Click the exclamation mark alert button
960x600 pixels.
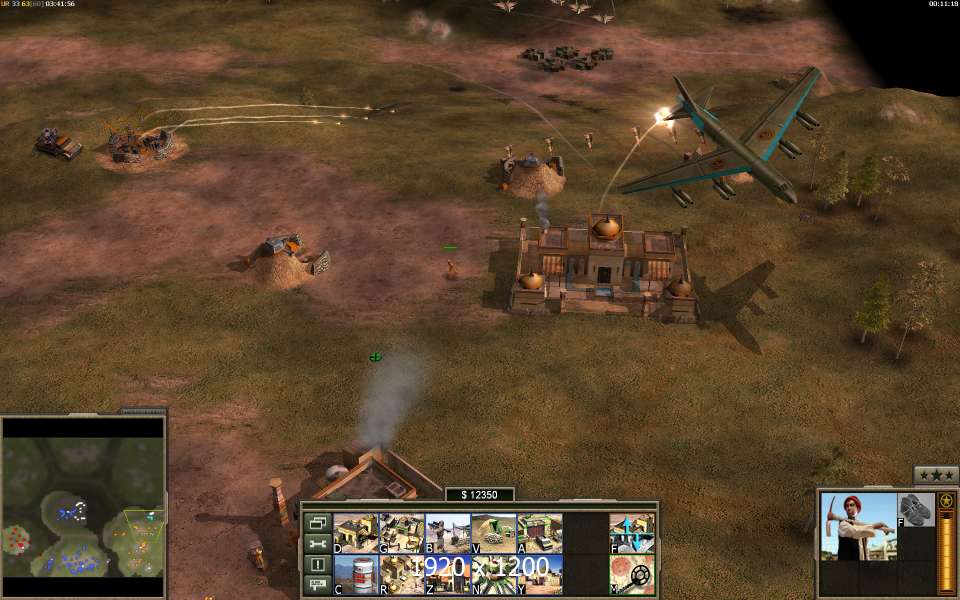pyautogui.click(x=318, y=564)
